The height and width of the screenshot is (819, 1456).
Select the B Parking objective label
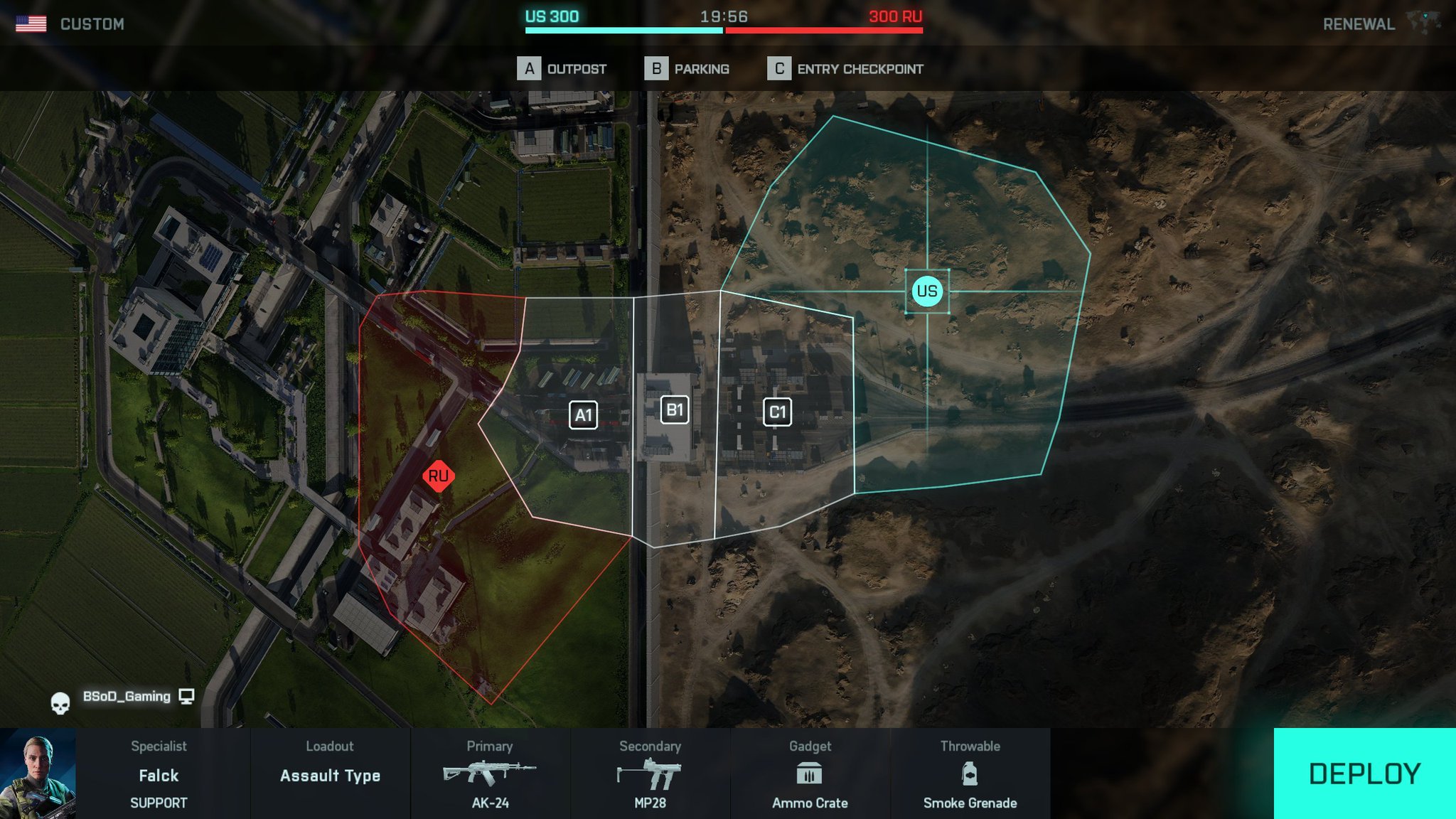click(687, 69)
